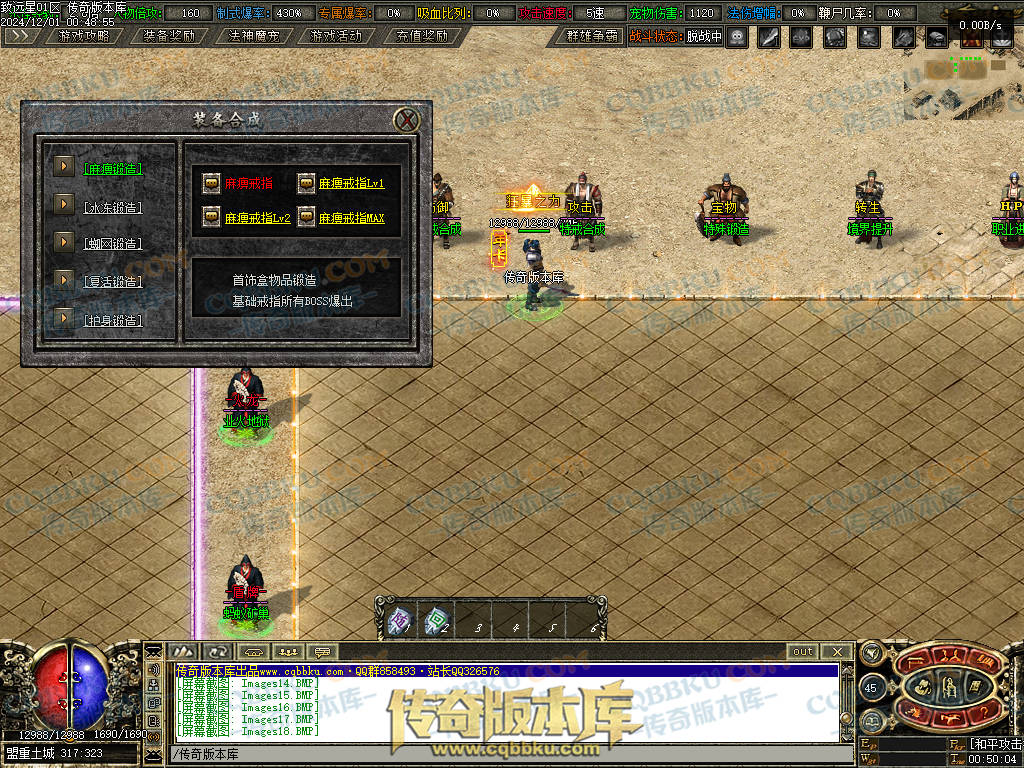Select the 麻痹戒指MAX forging link
The height and width of the screenshot is (768, 1024).
(x=351, y=218)
